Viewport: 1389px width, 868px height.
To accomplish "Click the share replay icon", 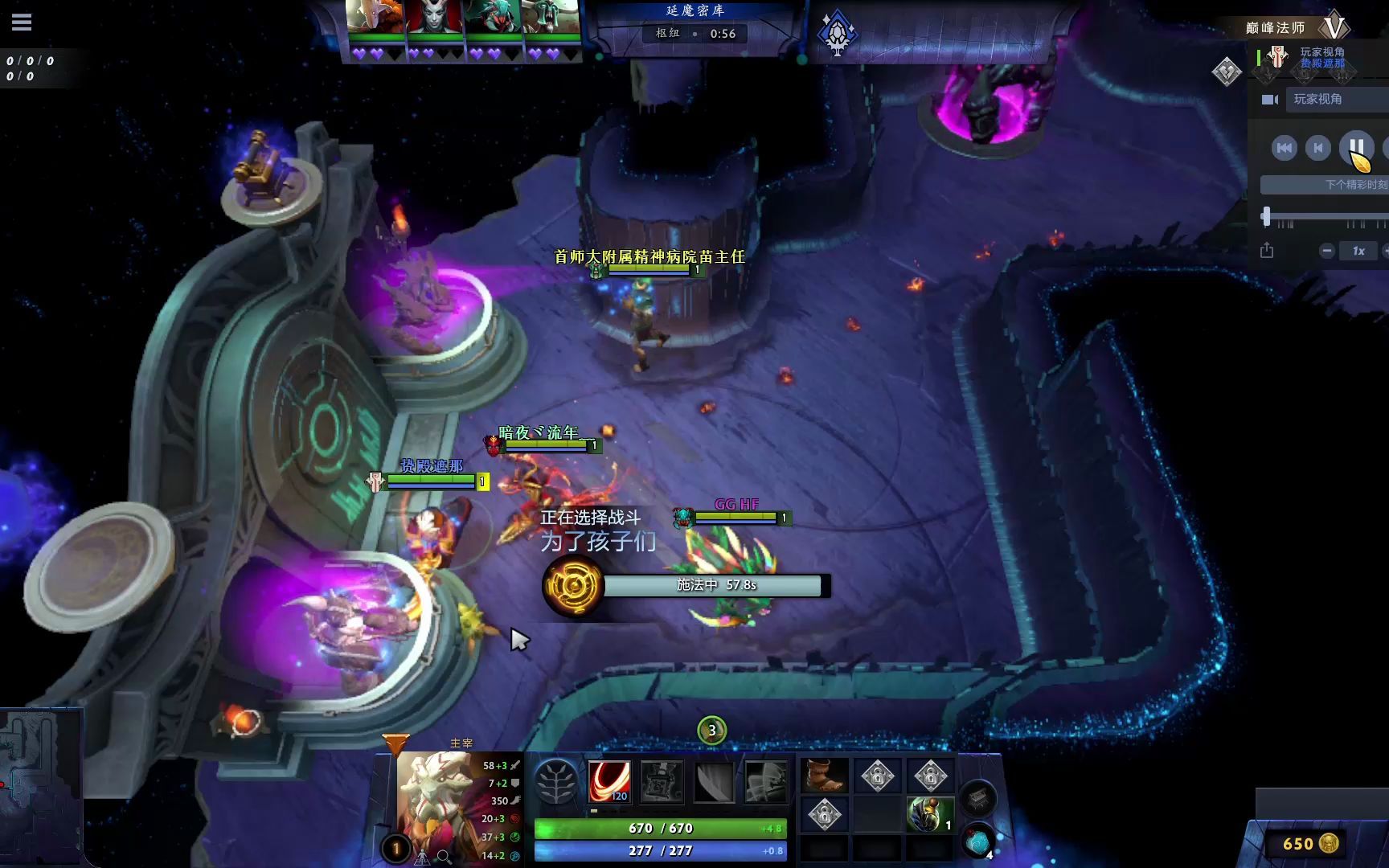I will click(x=1267, y=251).
